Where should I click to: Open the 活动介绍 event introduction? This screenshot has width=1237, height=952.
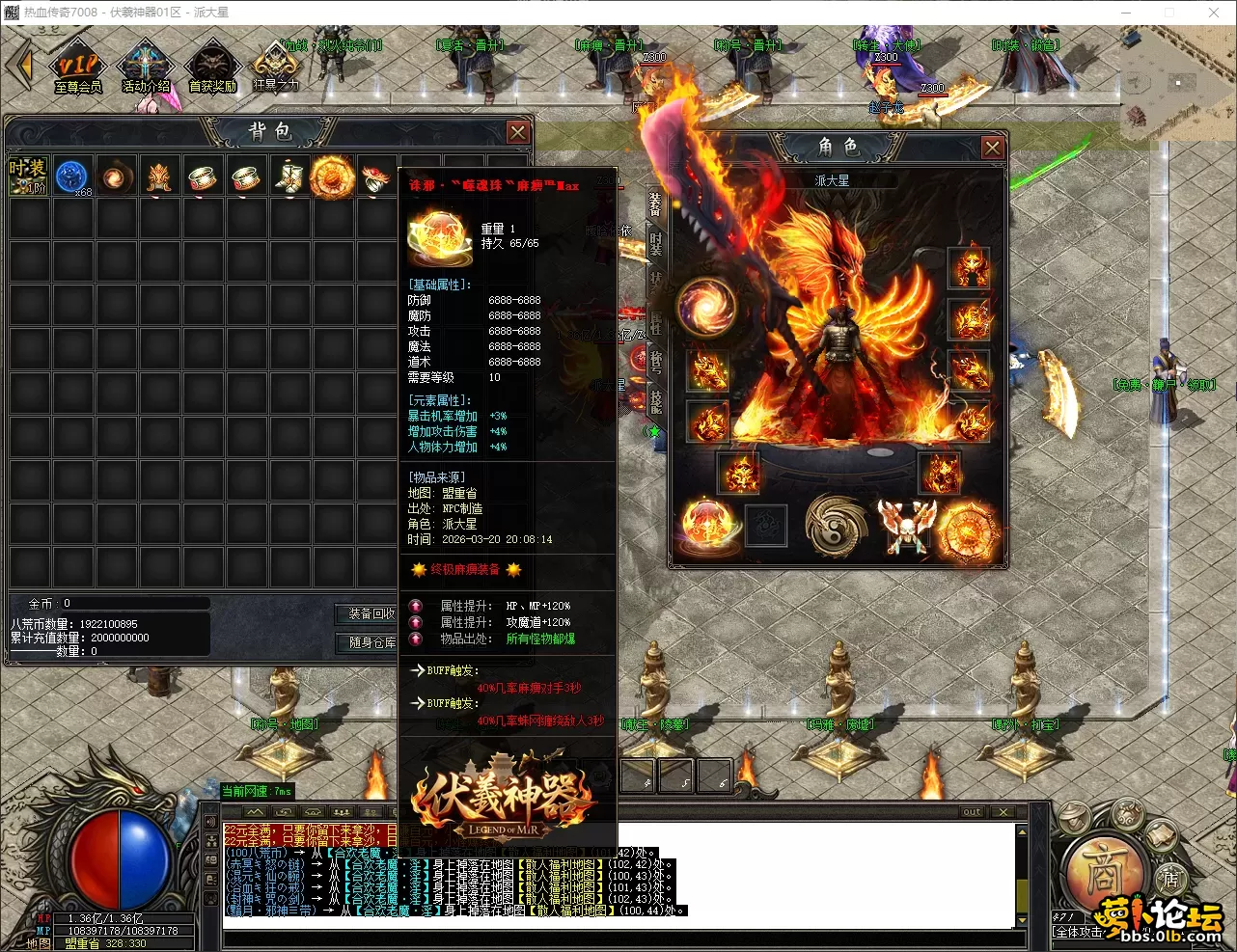coord(146,69)
